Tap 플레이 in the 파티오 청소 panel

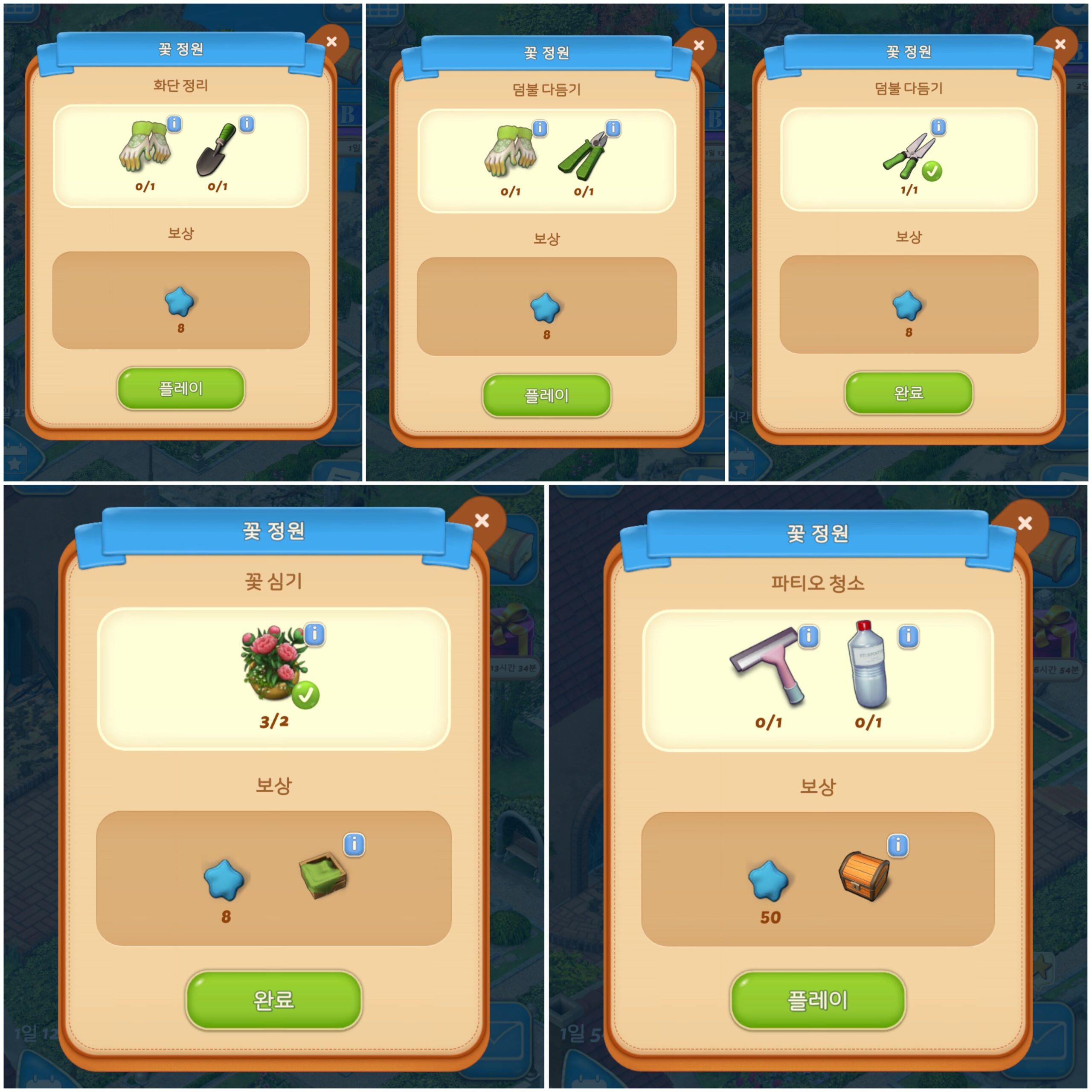point(818,1000)
